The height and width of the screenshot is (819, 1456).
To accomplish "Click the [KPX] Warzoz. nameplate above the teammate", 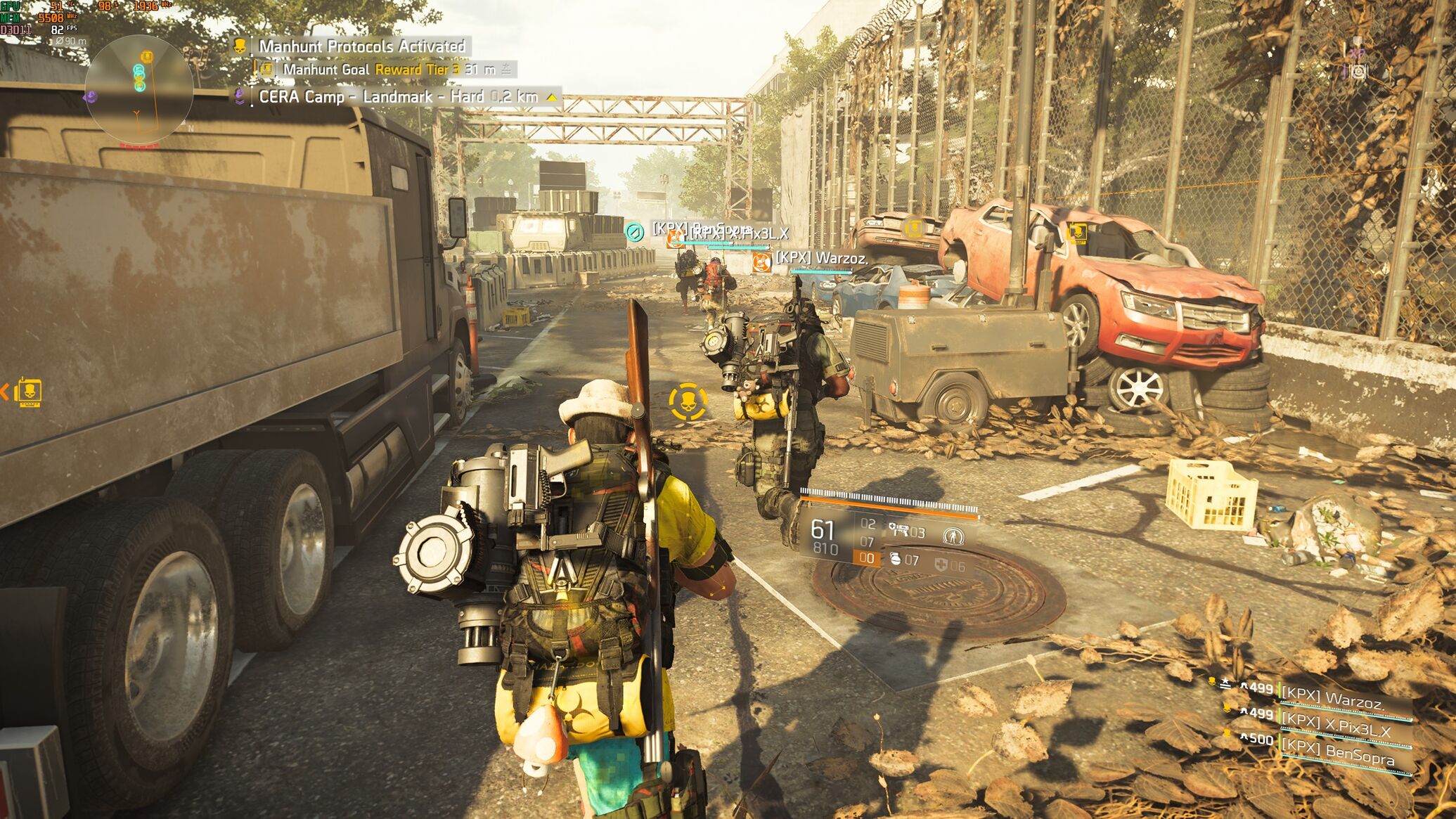I will 821,258.
